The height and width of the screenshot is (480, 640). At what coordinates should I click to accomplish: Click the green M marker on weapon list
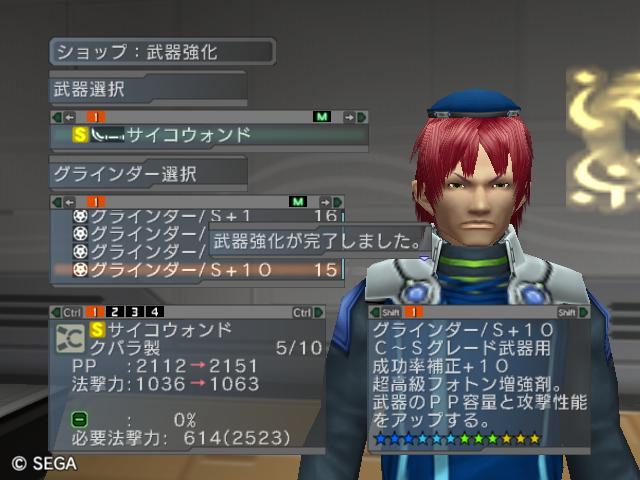click(321, 117)
